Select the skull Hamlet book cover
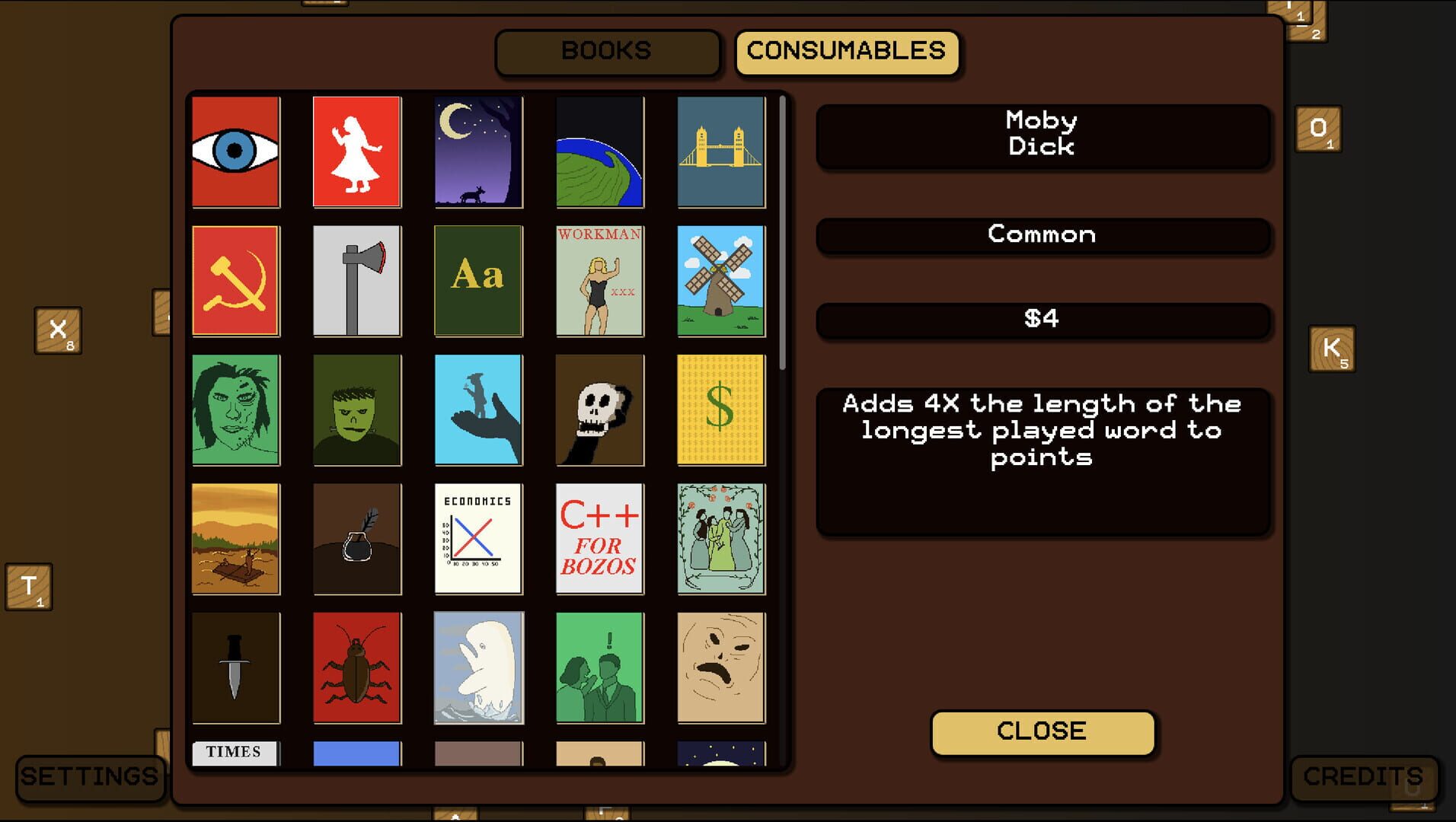The height and width of the screenshot is (822, 1456). pyautogui.click(x=599, y=409)
